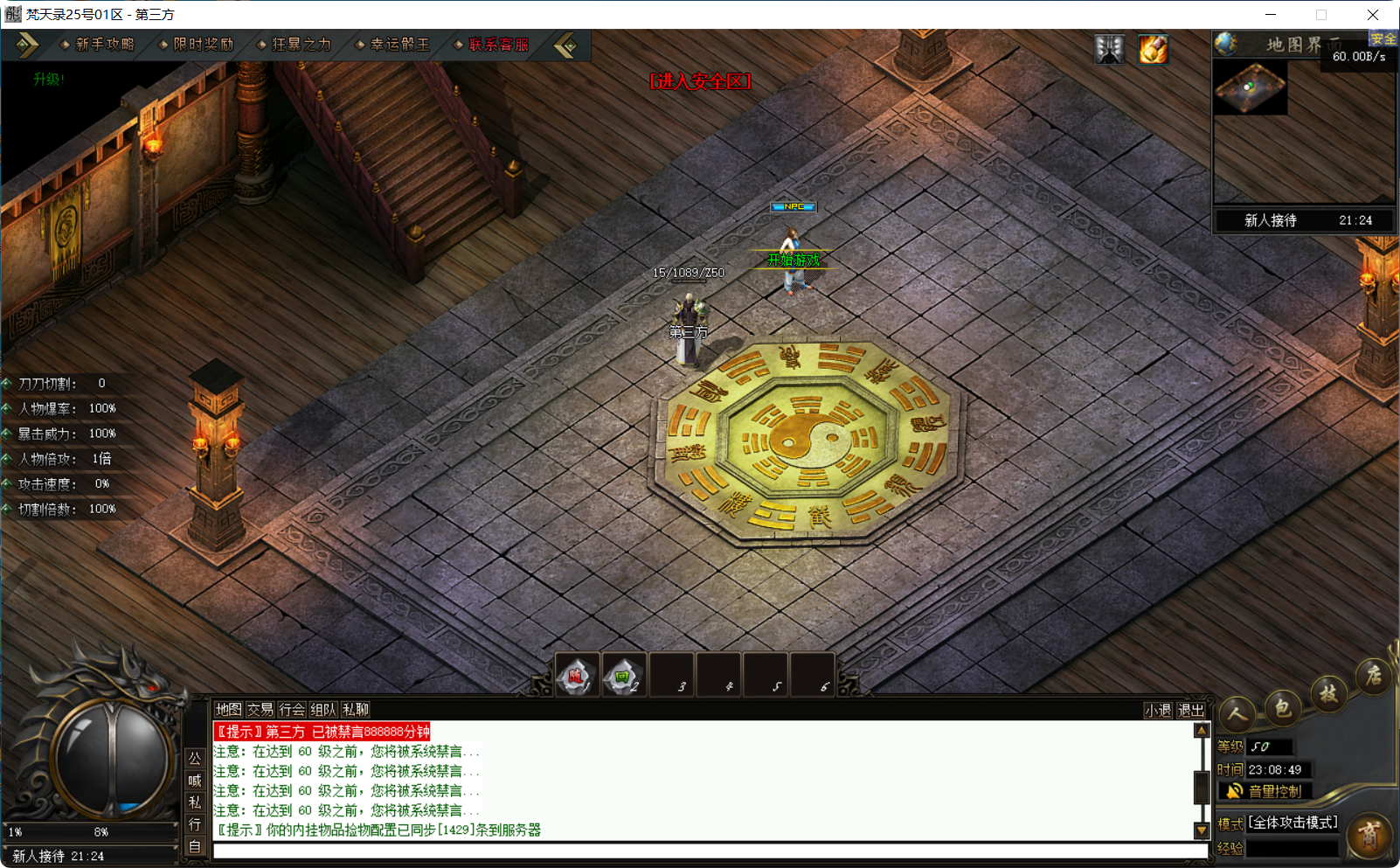Open the 店 shop panel icon

tap(1373, 677)
